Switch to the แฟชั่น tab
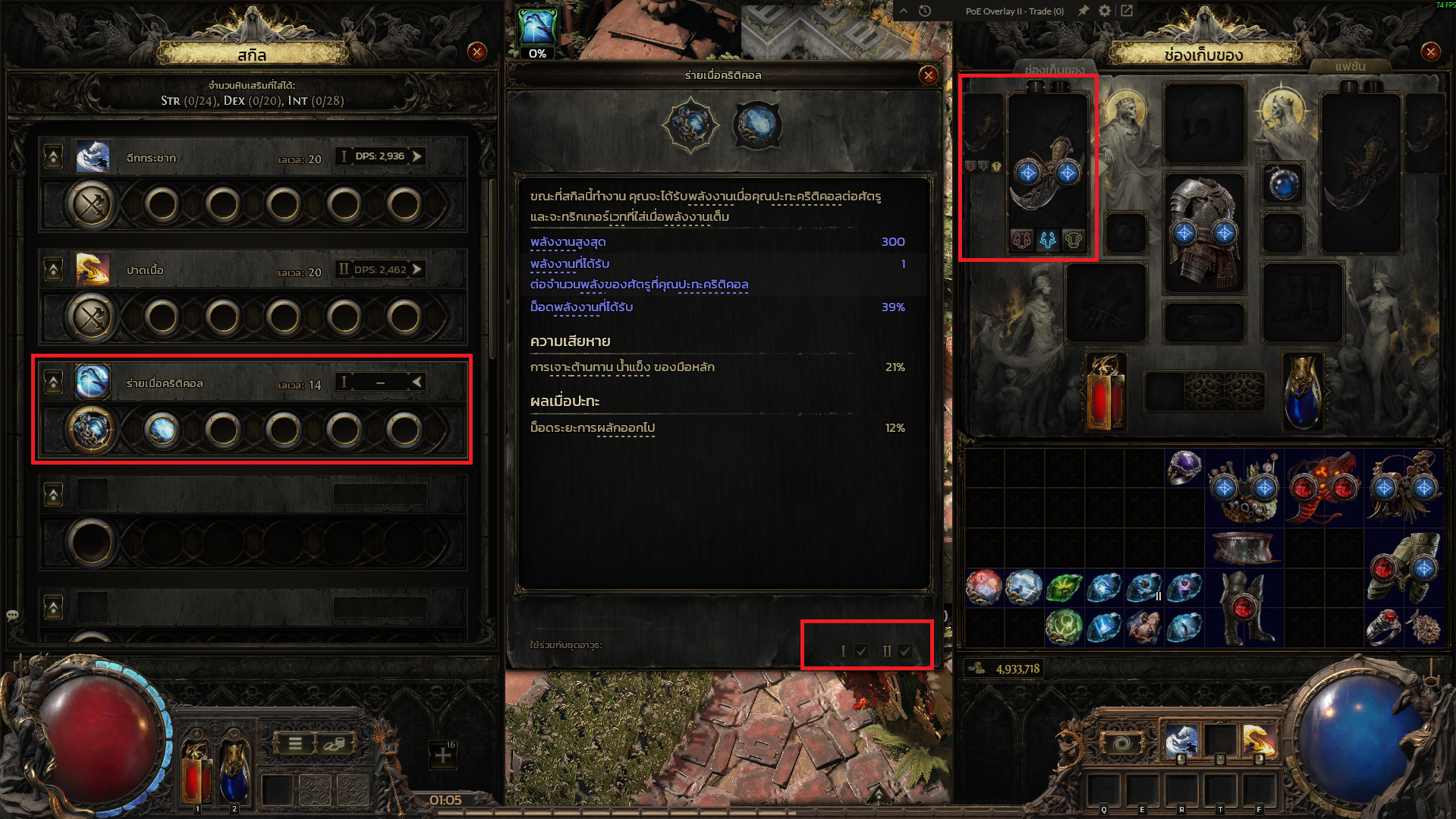 coord(1350,67)
